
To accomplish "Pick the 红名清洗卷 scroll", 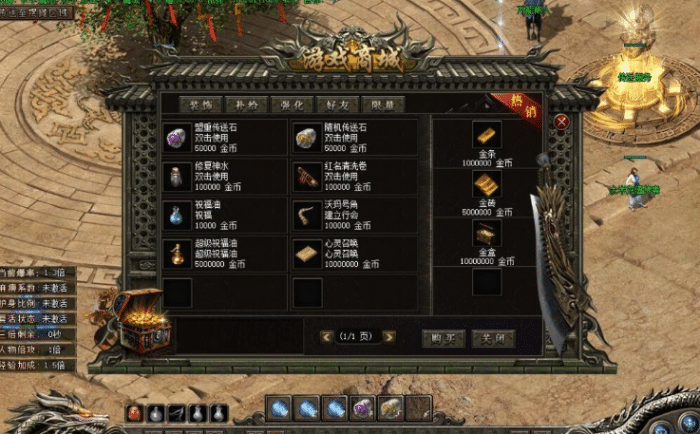I will (306, 176).
